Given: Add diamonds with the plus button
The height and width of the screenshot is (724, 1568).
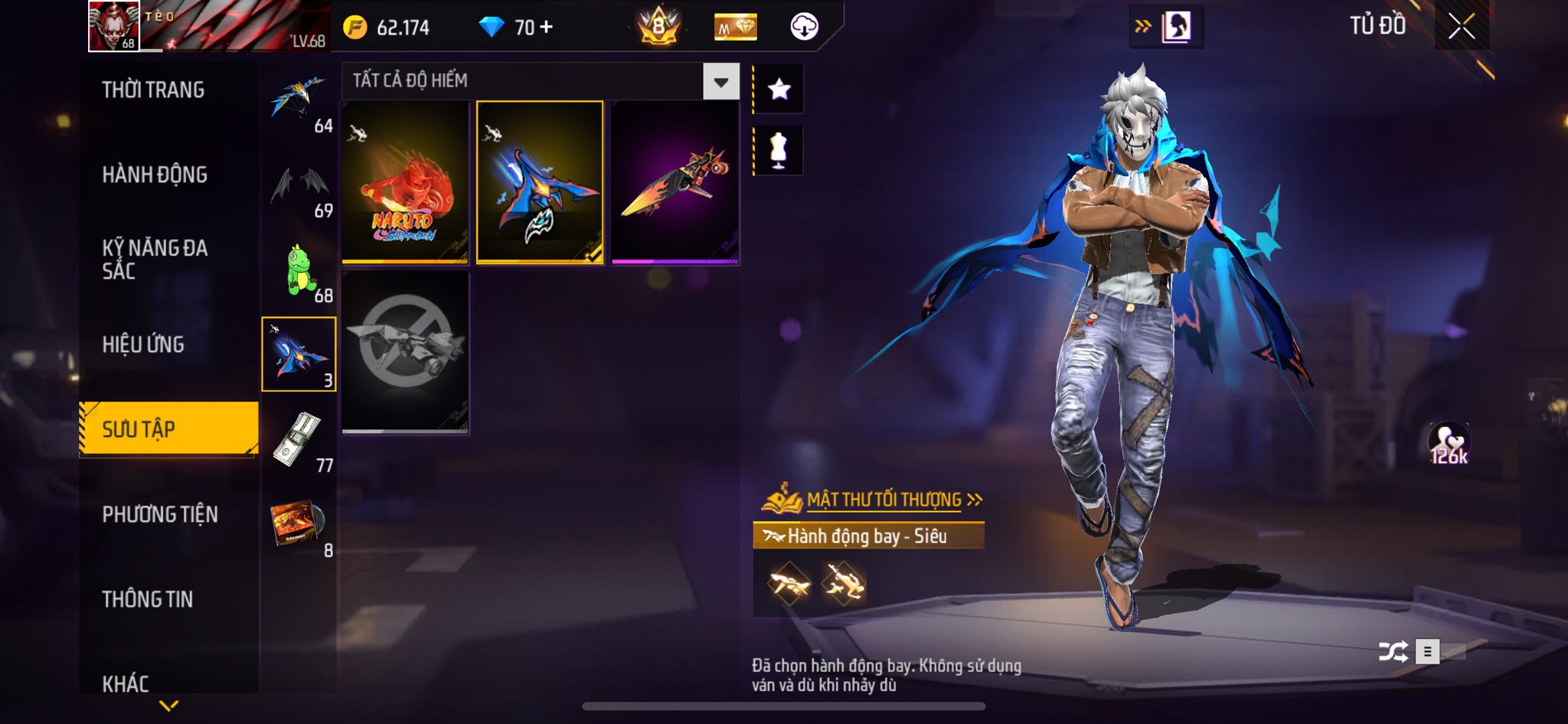Looking at the screenshot, I should point(546,28).
